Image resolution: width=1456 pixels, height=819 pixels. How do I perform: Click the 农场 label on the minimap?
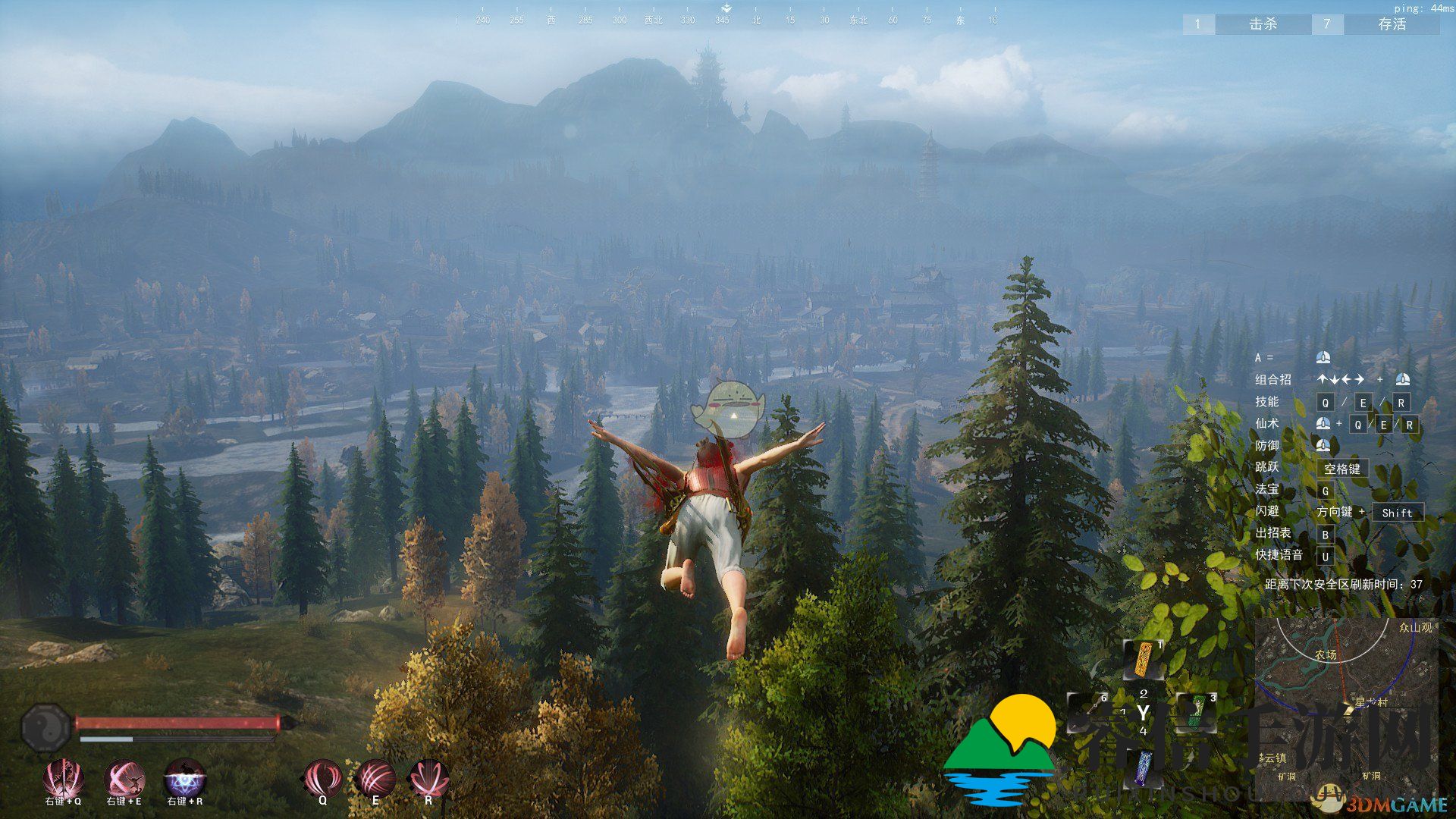click(1326, 654)
